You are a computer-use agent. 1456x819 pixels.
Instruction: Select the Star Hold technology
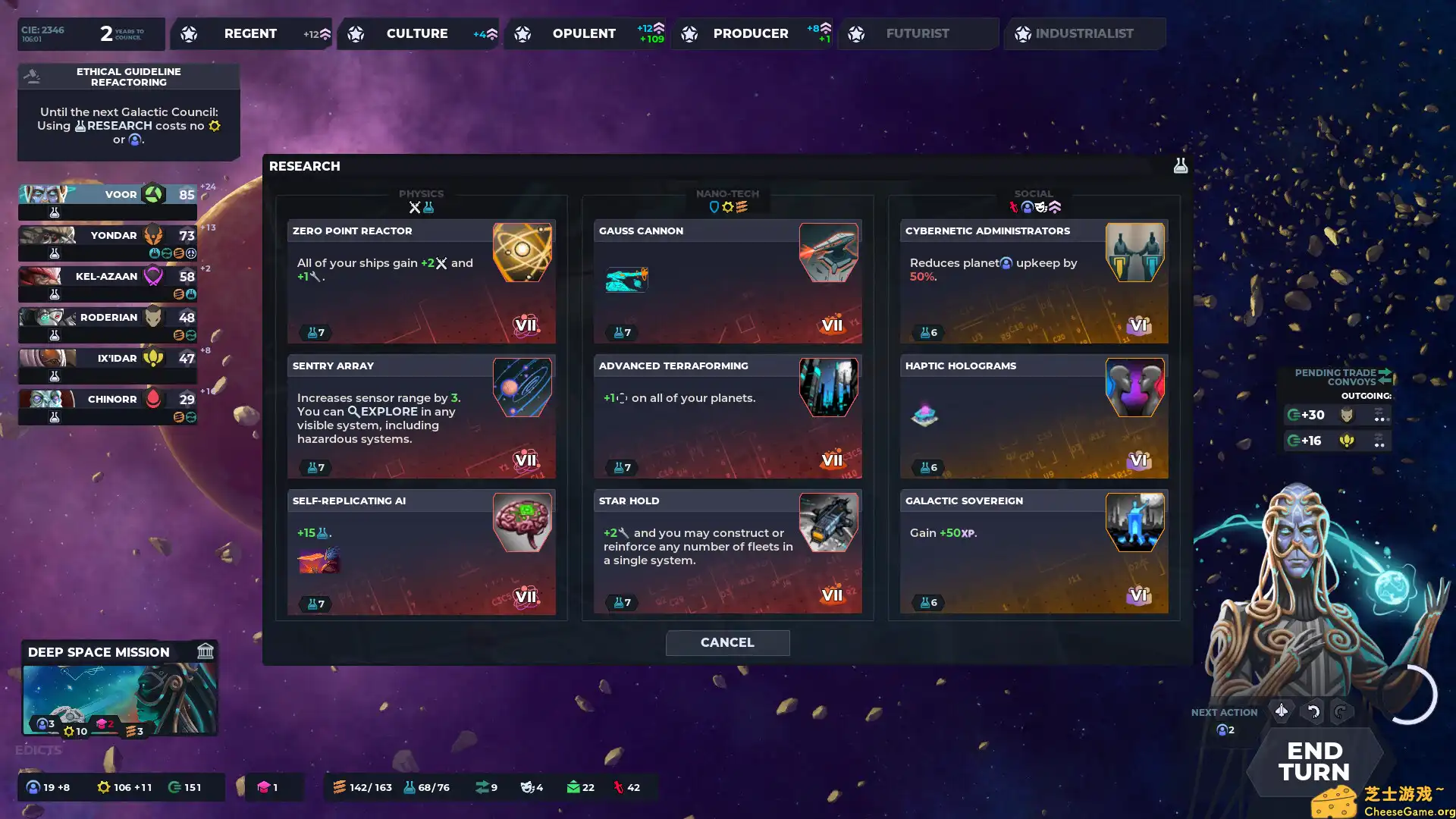727,551
